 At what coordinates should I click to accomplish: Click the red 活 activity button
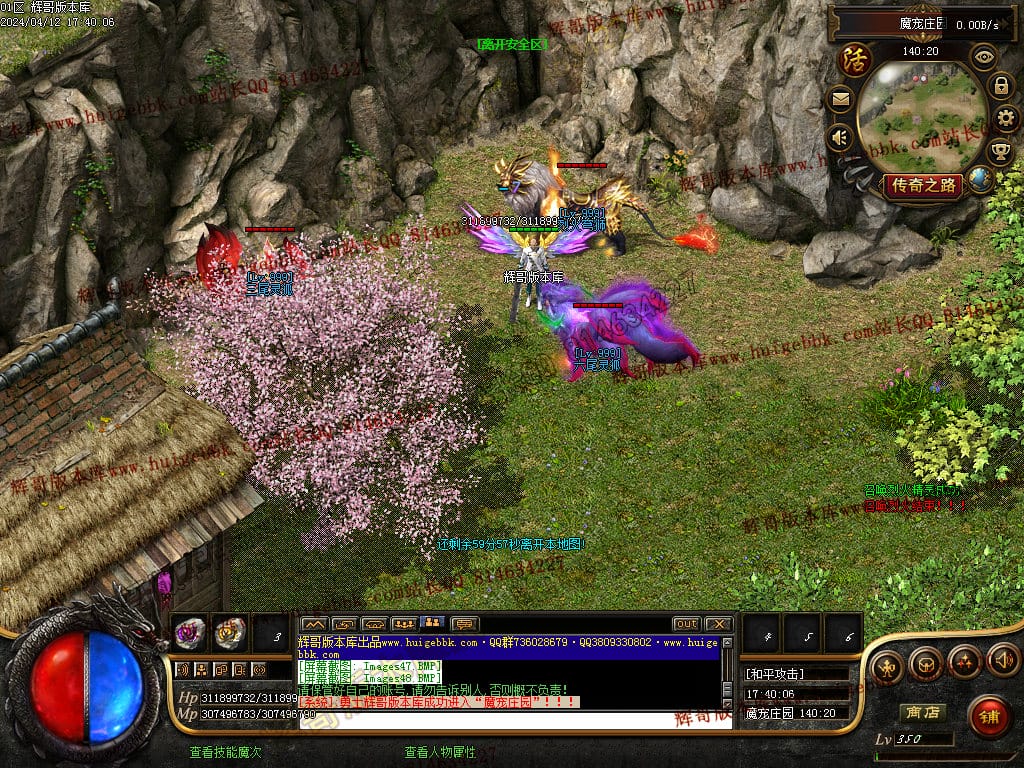pyautogui.click(x=855, y=61)
